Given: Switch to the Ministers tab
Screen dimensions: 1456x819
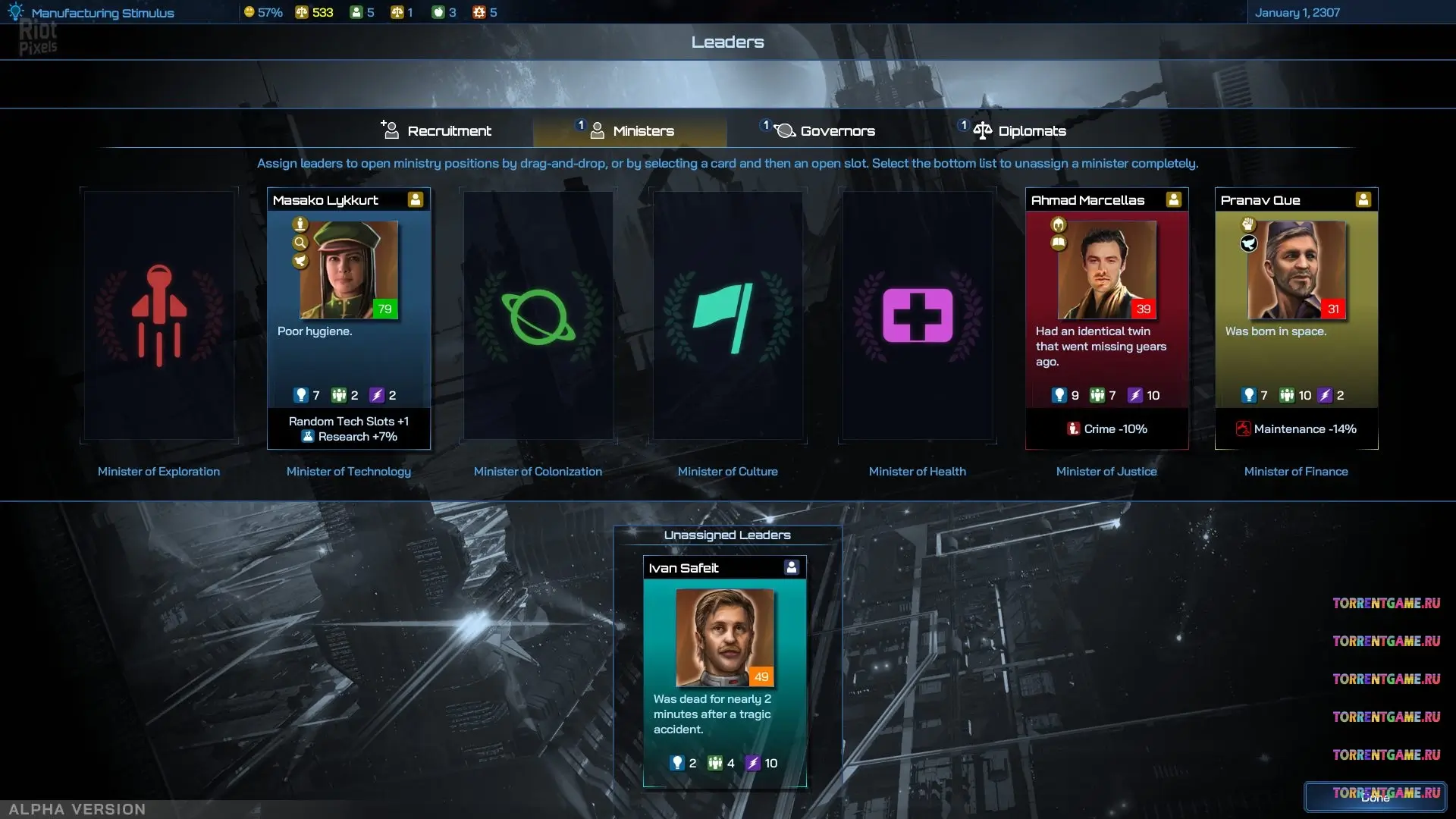Looking at the screenshot, I should pyautogui.click(x=631, y=131).
